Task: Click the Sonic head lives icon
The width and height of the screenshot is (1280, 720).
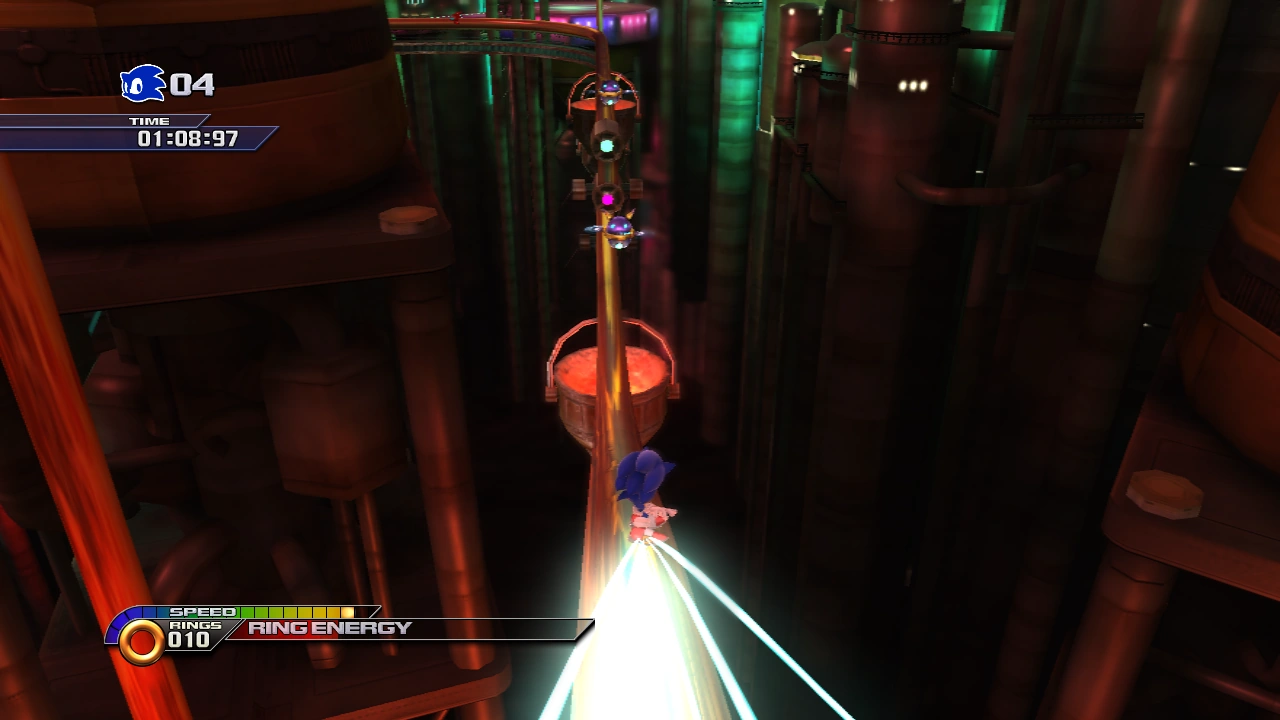Action: tap(142, 84)
